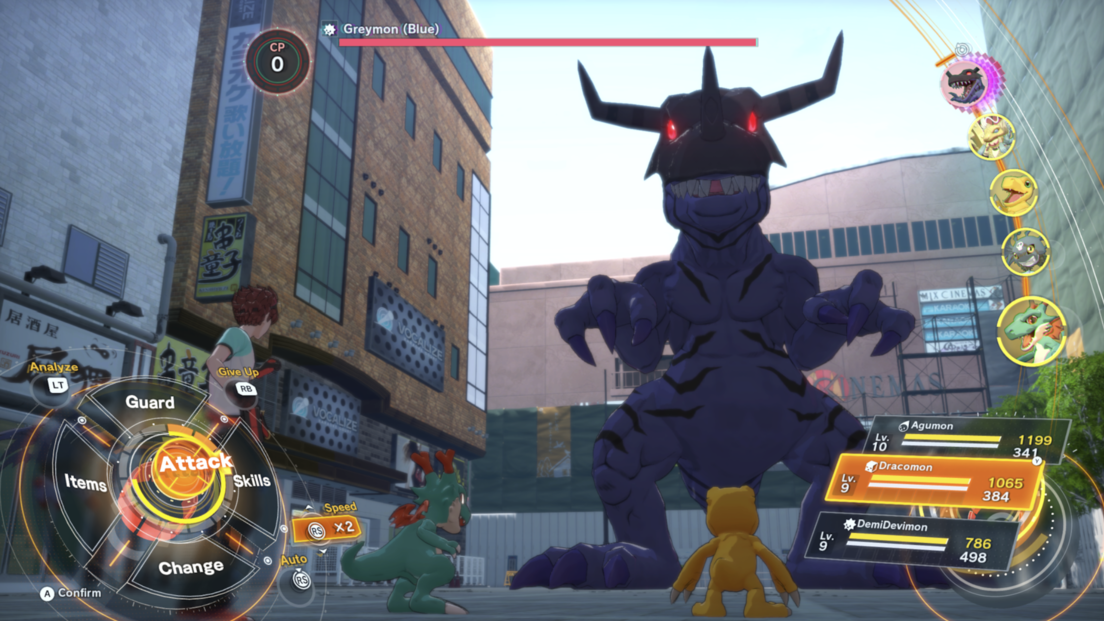Viewport: 1104px width, 621px height.
Task: Open the Items menu
Action: tap(86, 483)
